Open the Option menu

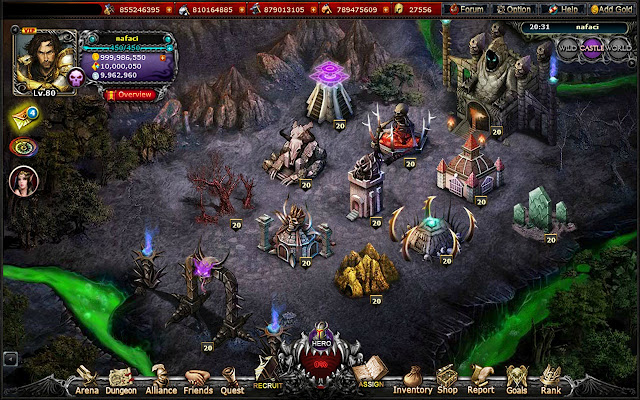516,9
